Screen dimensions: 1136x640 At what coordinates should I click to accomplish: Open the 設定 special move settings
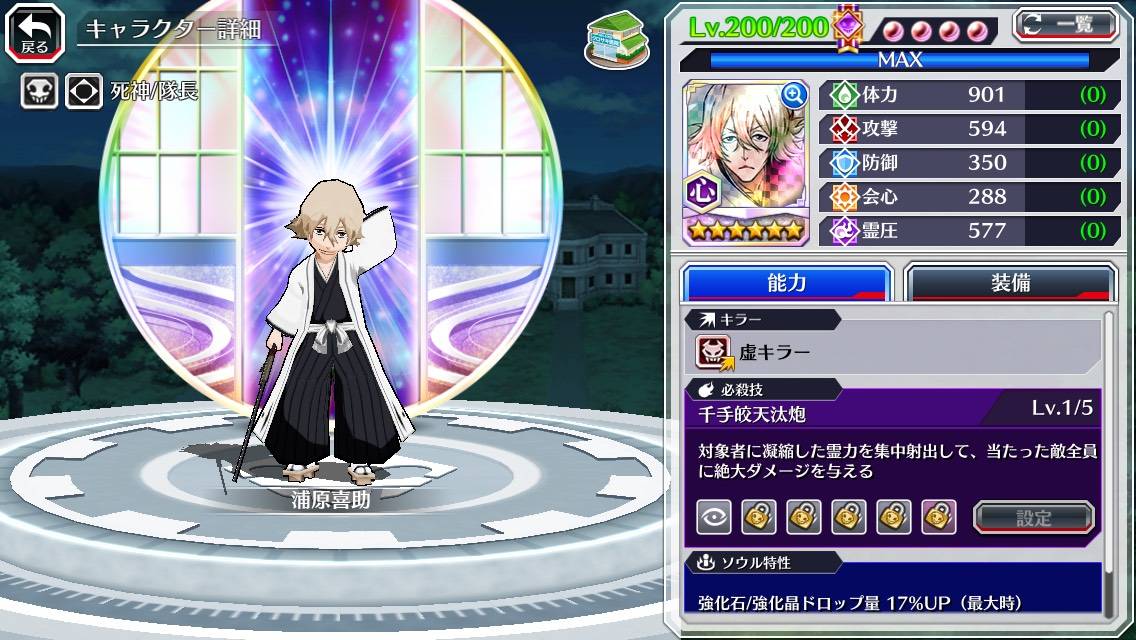1034,517
